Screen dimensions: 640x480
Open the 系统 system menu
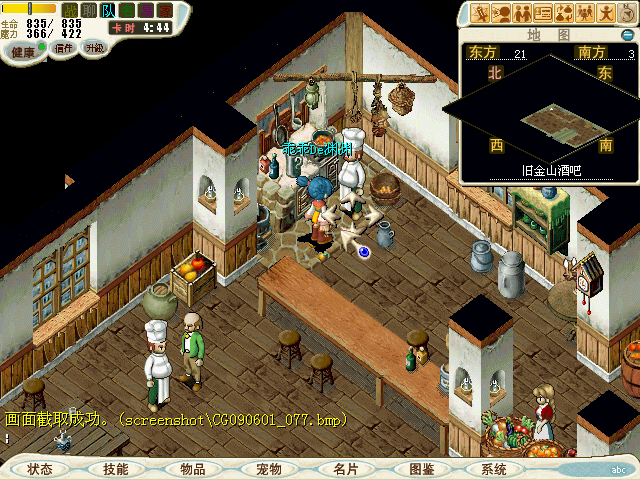point(494,469)
